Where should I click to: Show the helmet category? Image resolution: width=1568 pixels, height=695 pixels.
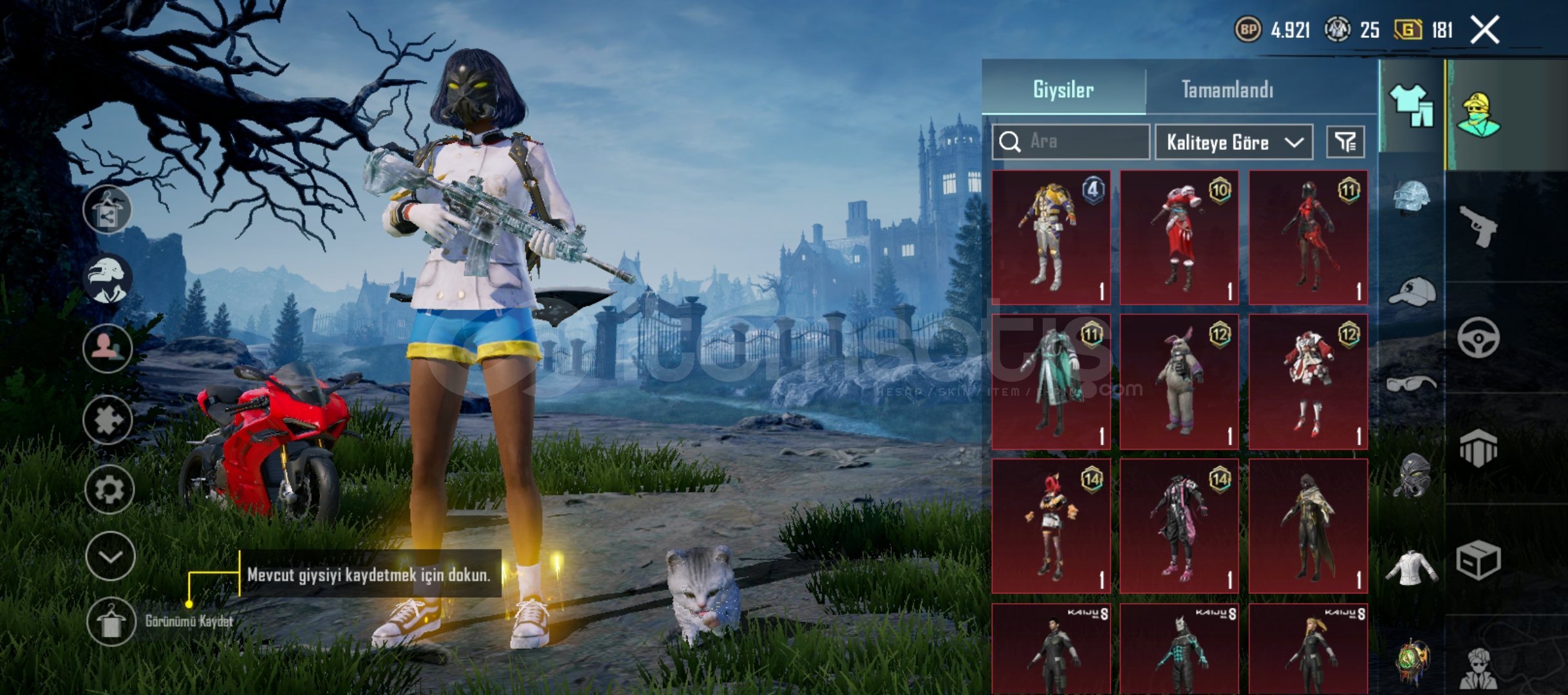1412,196
